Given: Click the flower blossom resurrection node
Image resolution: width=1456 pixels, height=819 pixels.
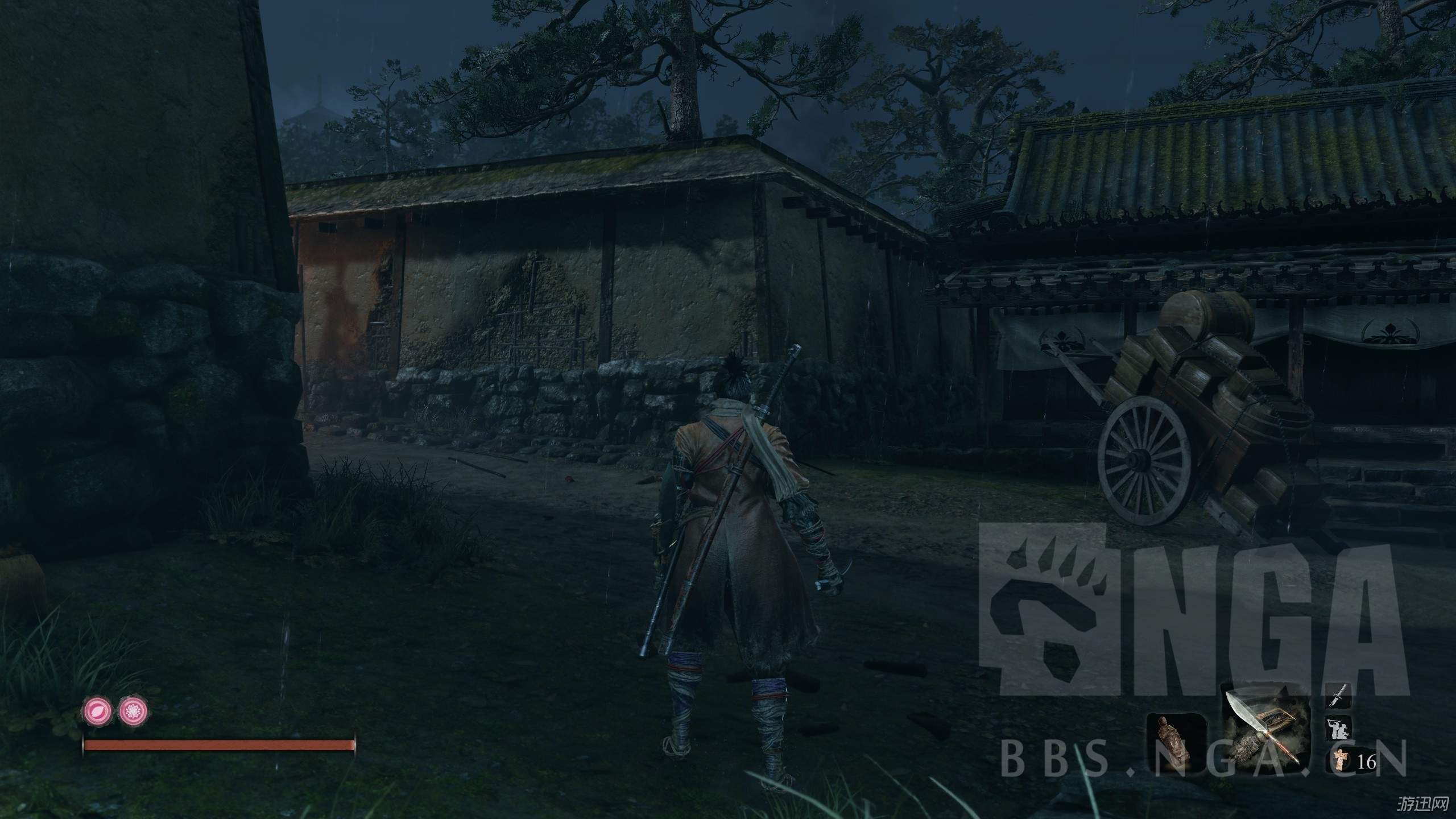Looking at the screenshot, I should click(x=133, y=710).
